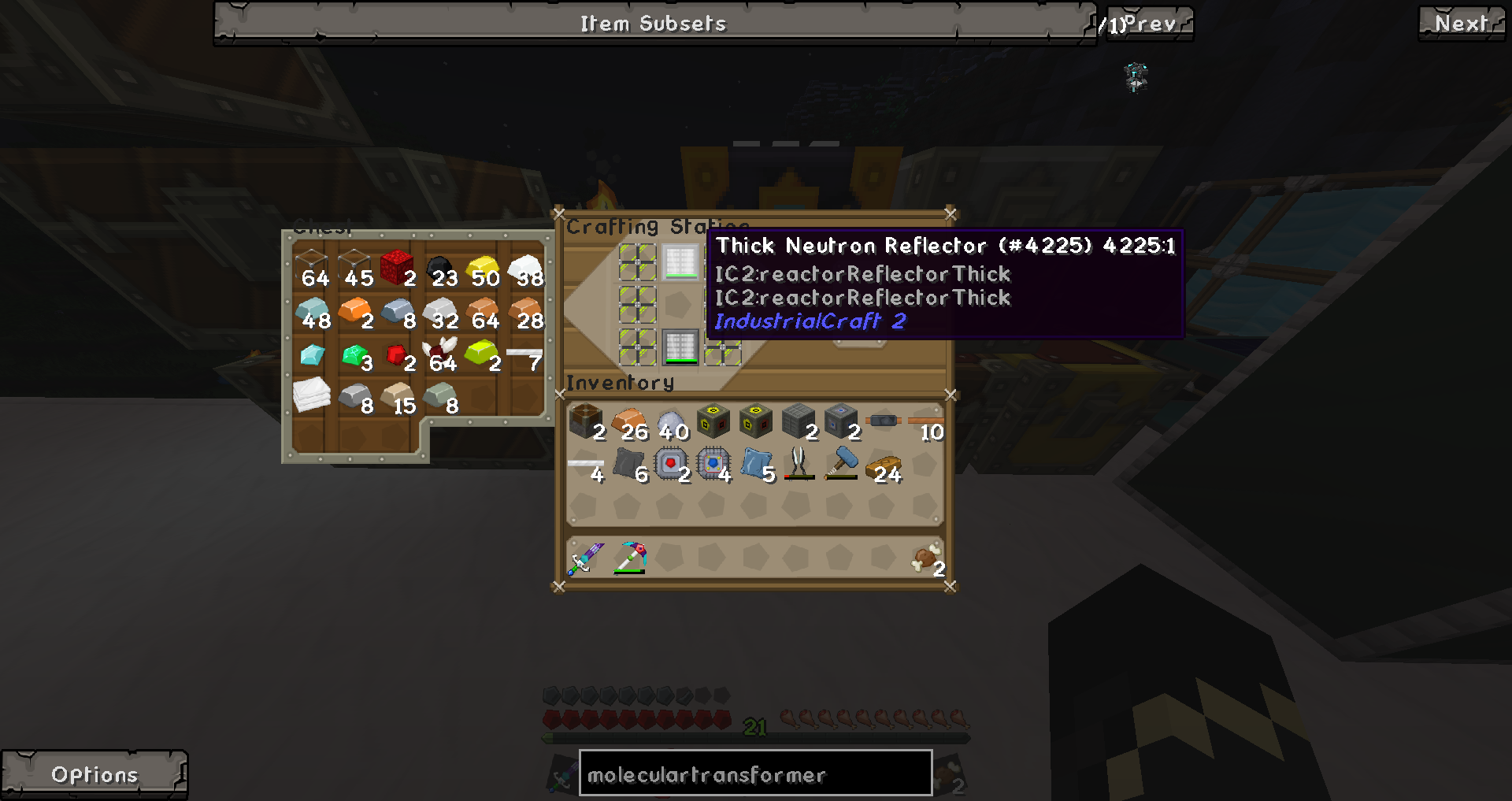Focus the search box reading moleculartransformer
The image size is (1512, 801).
pyautogui.click(x=755, y=774)
